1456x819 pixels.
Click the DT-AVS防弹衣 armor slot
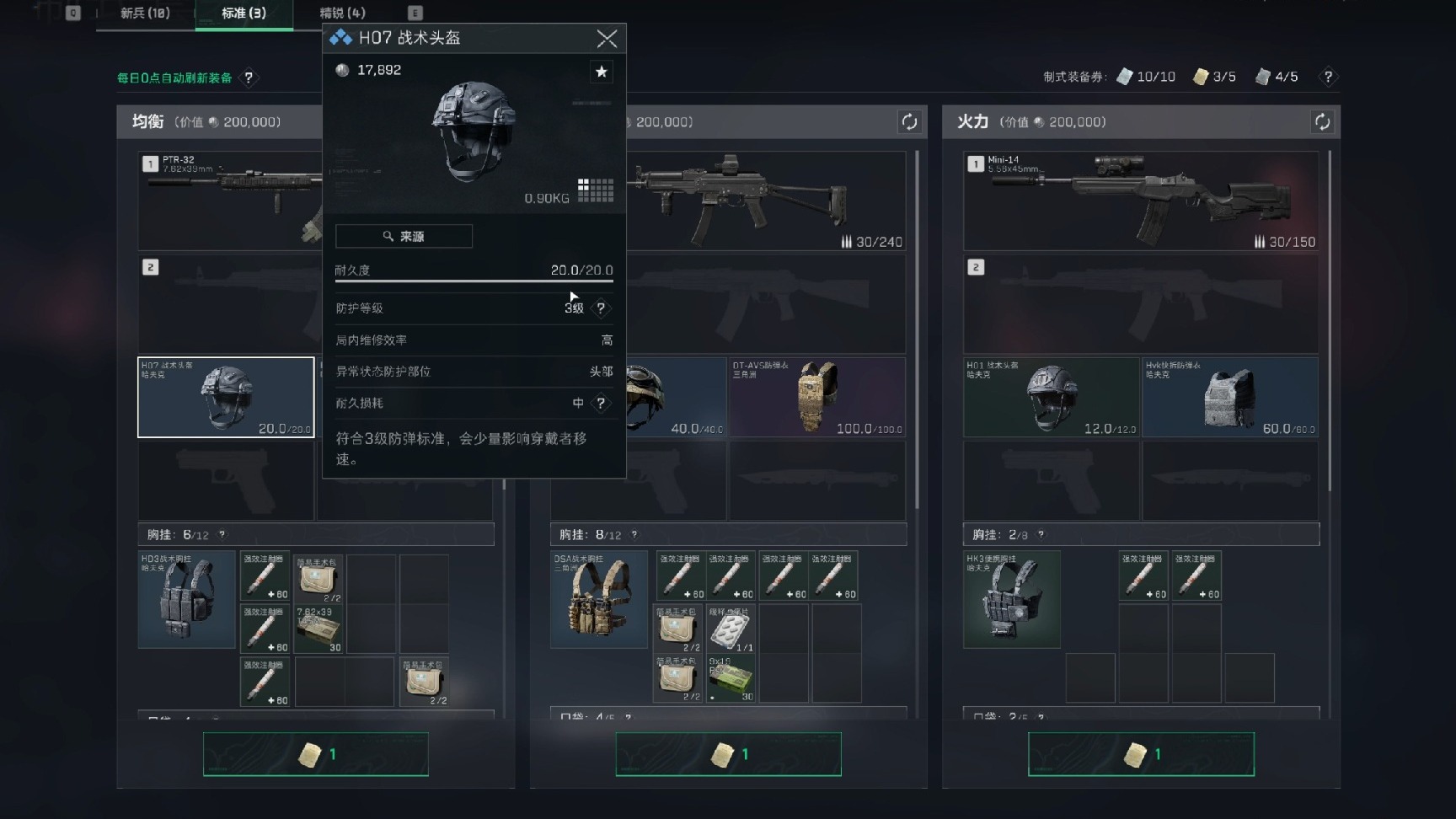click(816, 398)
